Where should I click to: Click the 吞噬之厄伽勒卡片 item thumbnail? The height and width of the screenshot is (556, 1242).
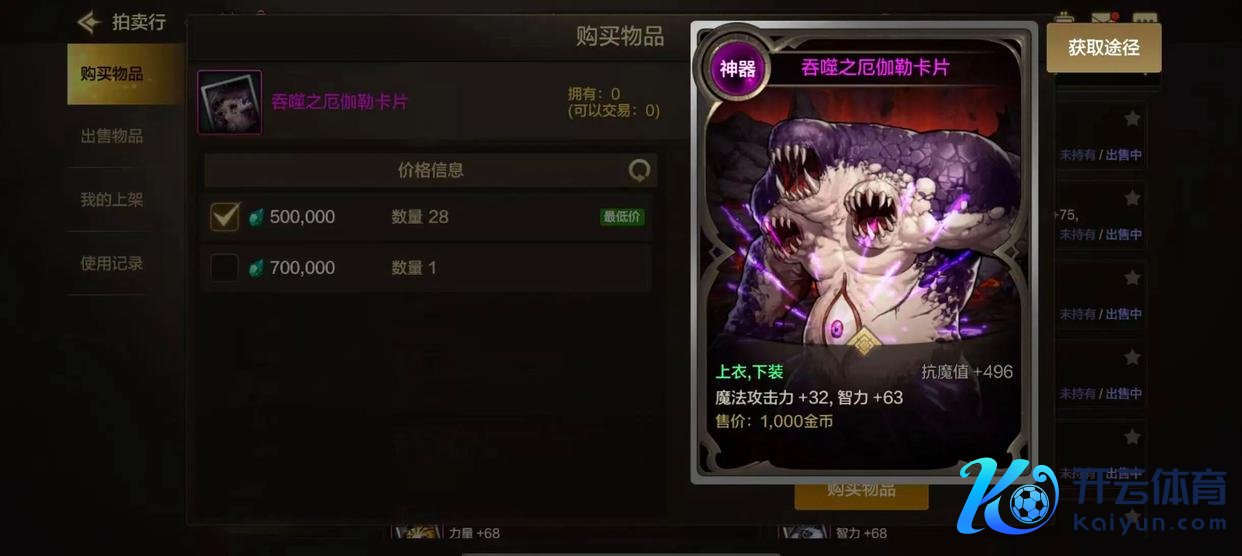click(230, 102)
